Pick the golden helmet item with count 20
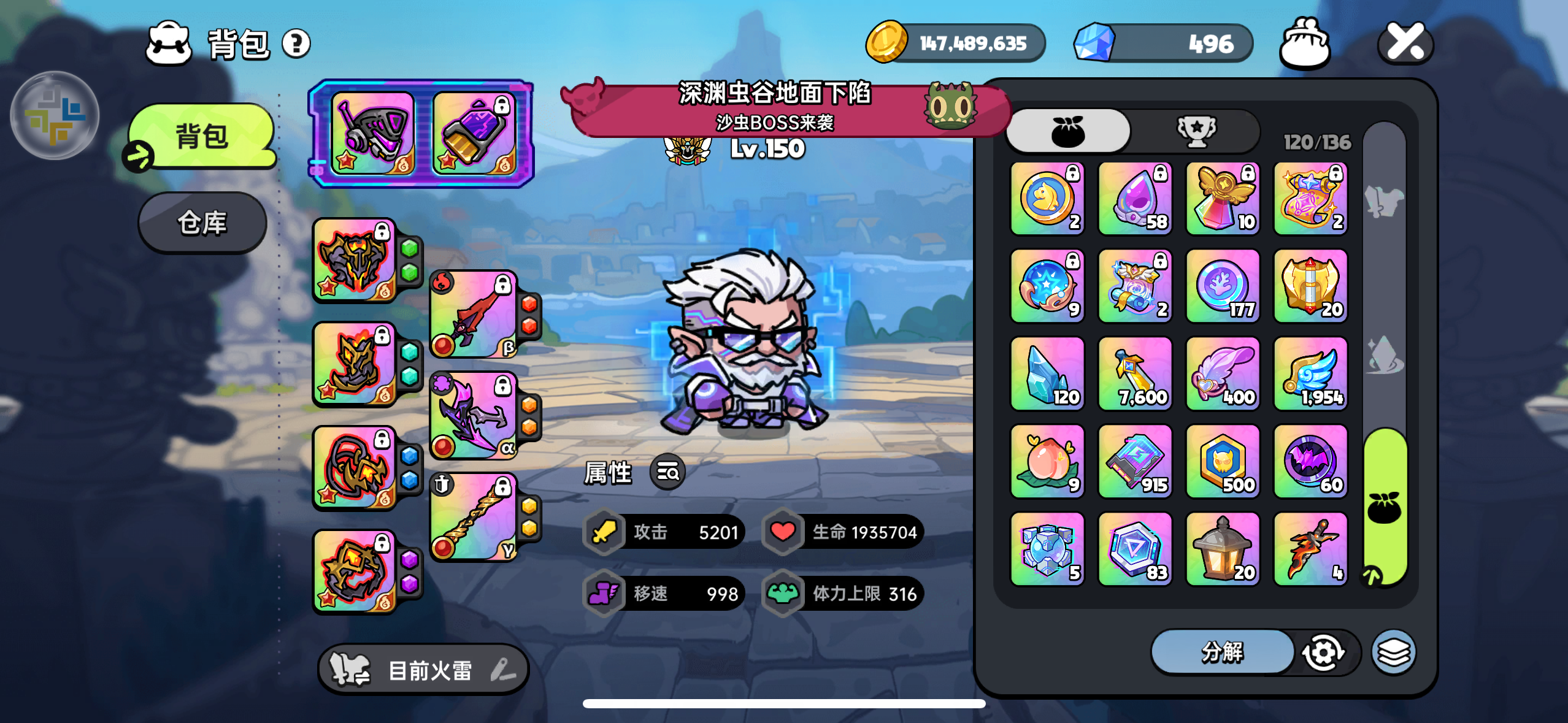 coord(1310,286)
